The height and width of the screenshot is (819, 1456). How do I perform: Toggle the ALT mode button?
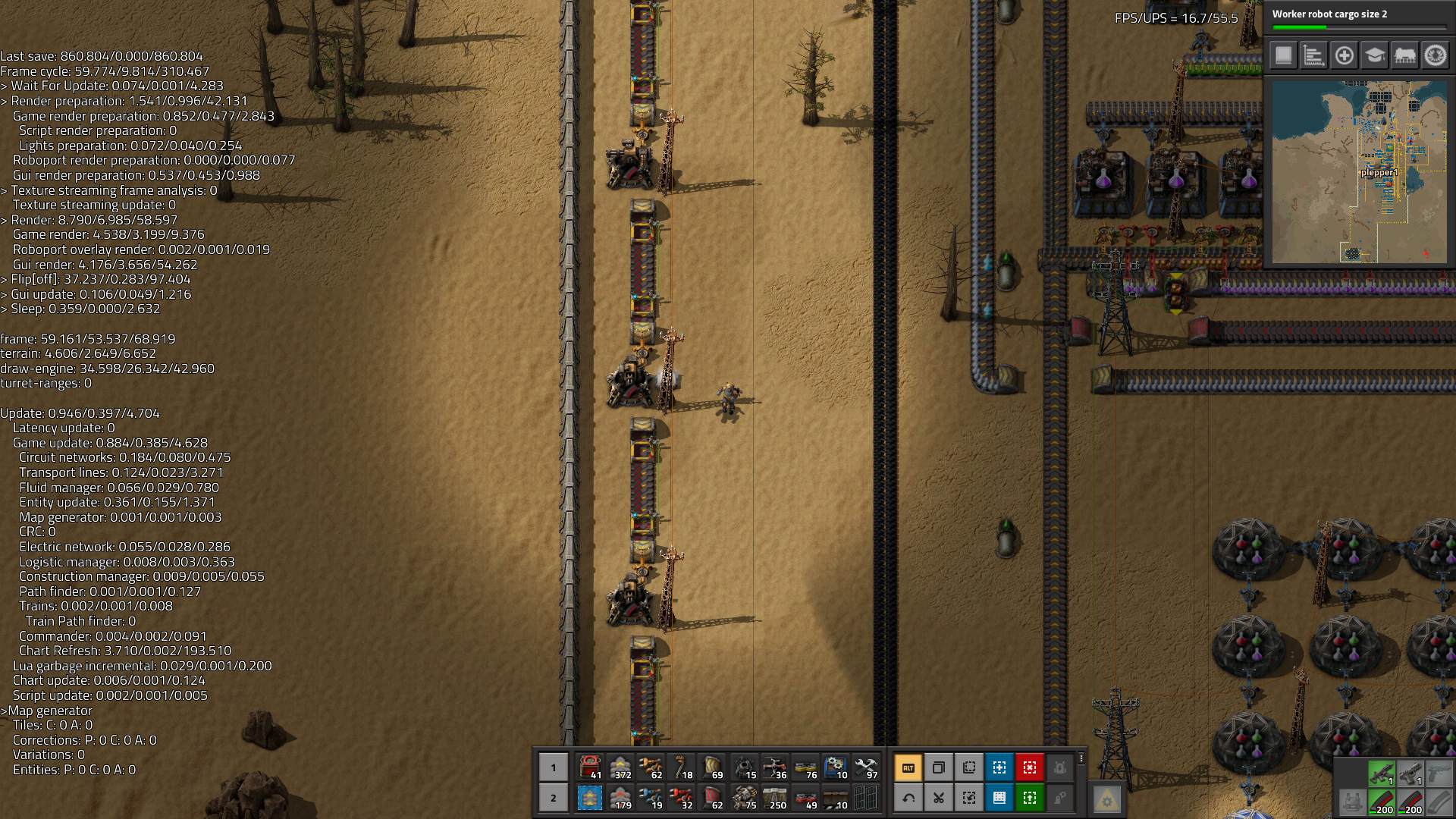pos(908,767)
